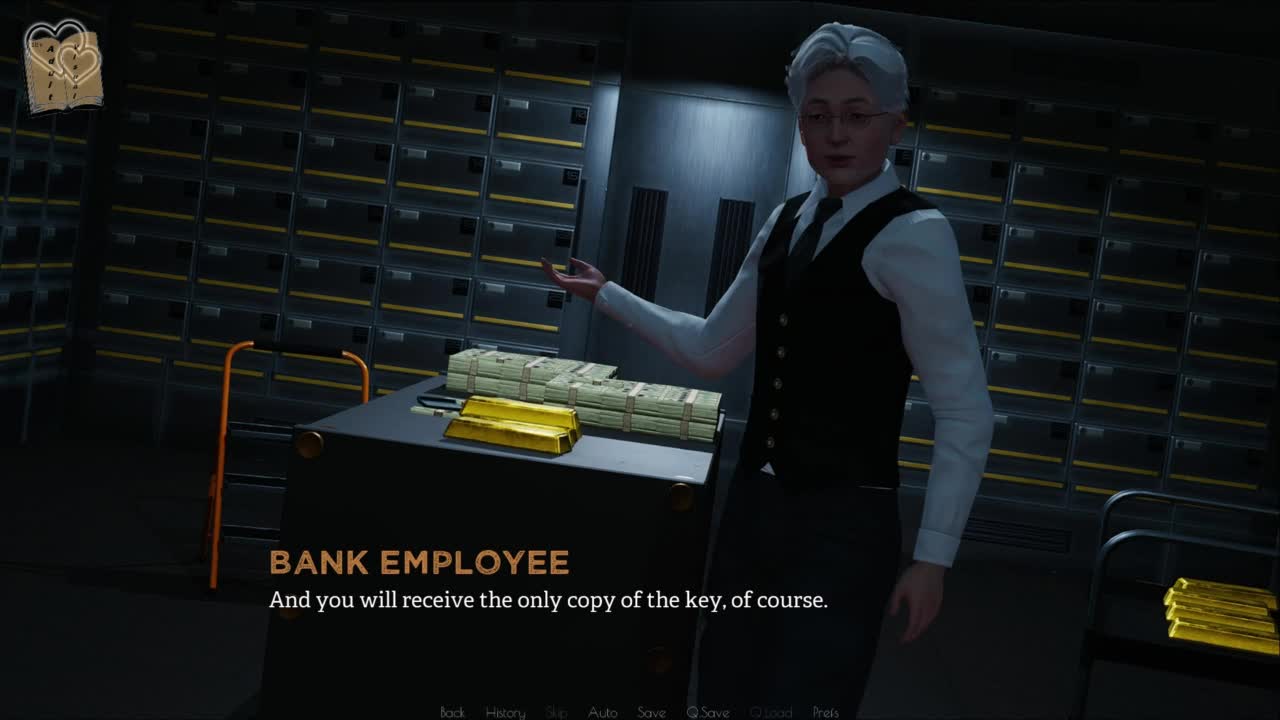Toggle Skip in the quick menu

[557, 712]
